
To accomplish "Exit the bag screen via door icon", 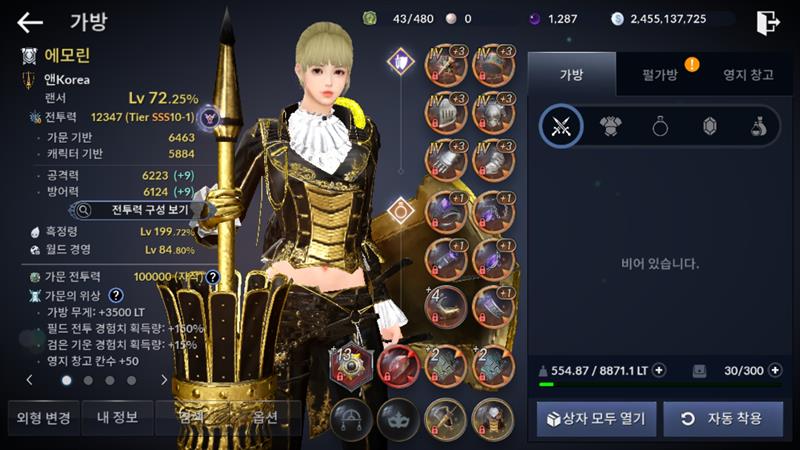I will (x=768, y=22).
